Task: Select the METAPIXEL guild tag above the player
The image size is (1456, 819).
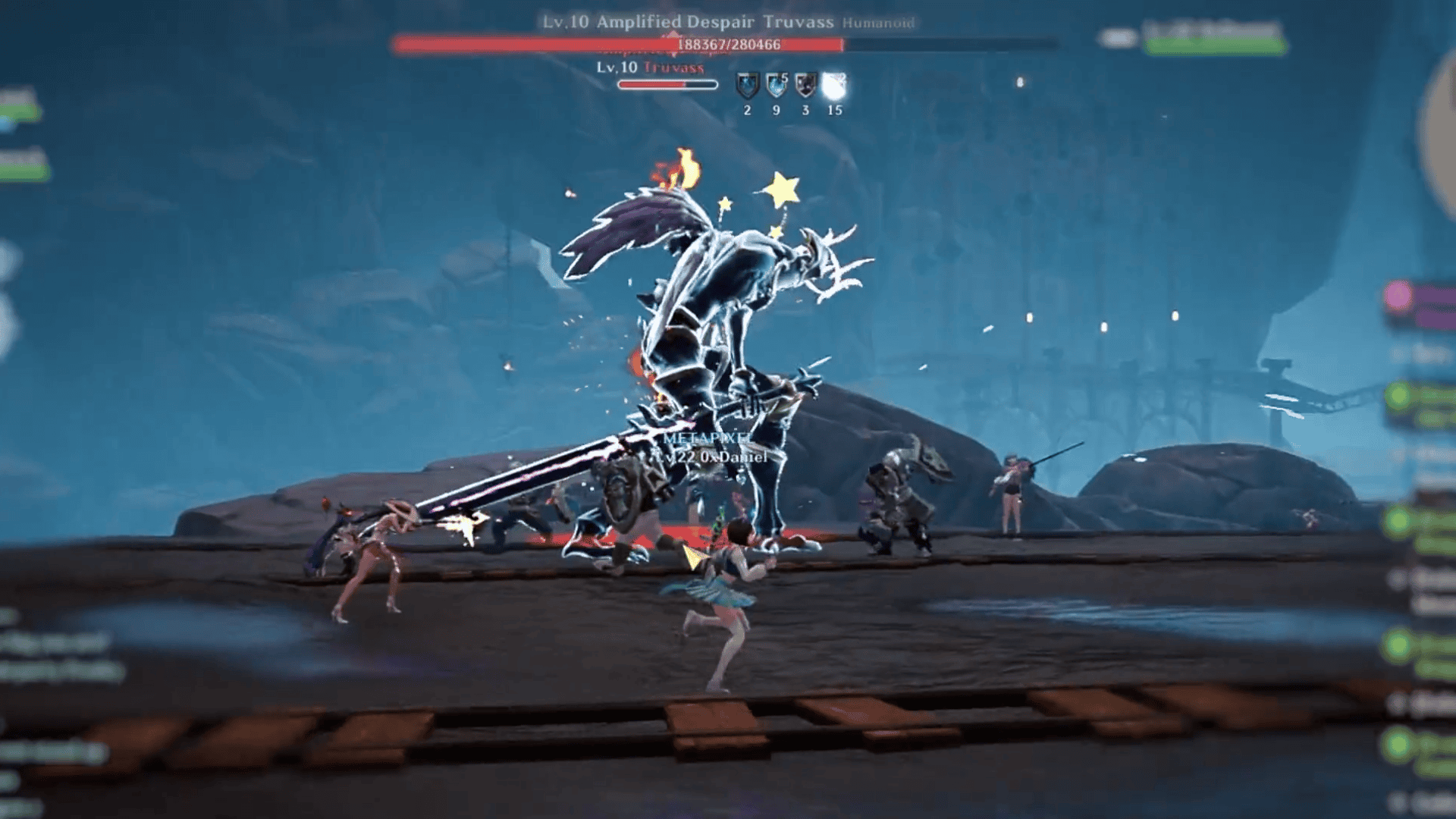Action: (x=707, y=439)
